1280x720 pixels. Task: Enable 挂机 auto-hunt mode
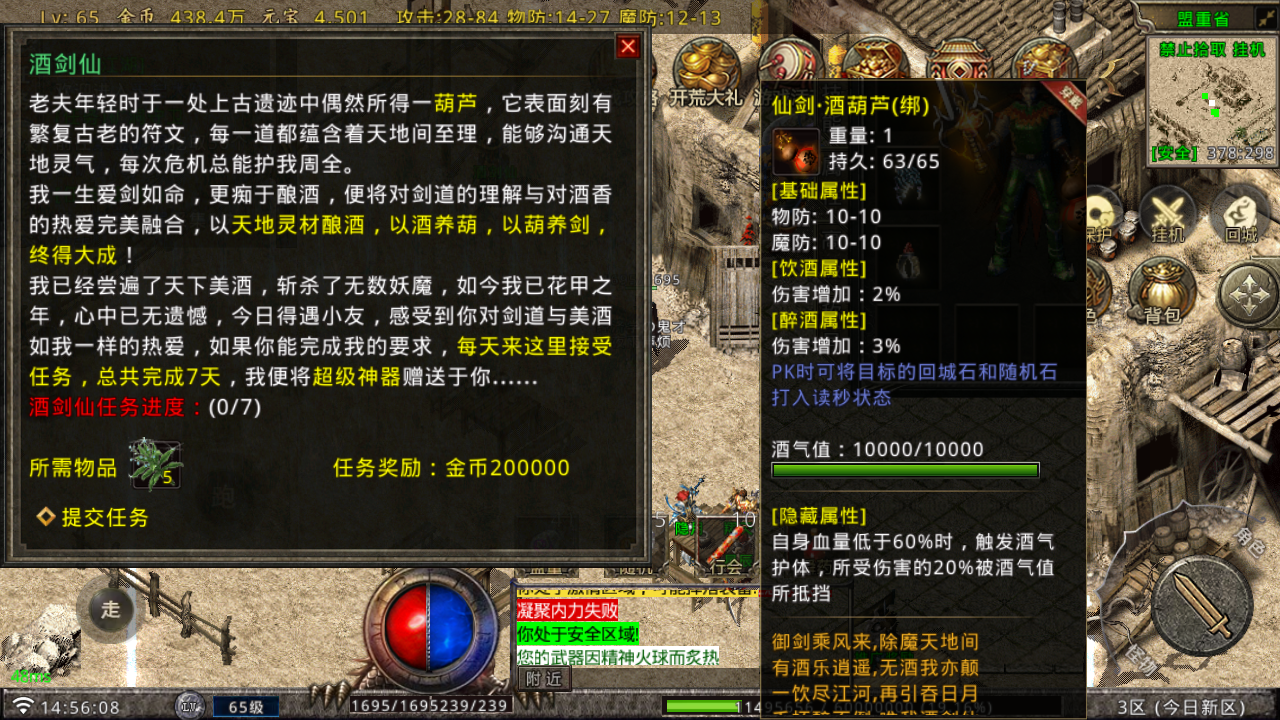[x=1166, y=213]
